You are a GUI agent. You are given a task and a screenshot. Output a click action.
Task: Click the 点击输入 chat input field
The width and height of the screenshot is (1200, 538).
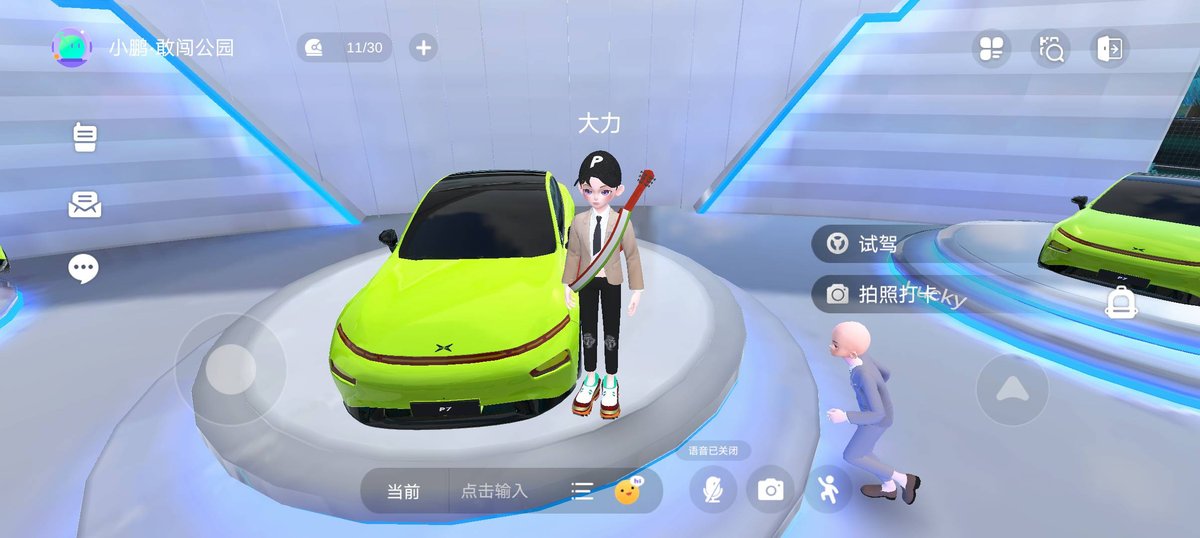[x=494, y=491]
